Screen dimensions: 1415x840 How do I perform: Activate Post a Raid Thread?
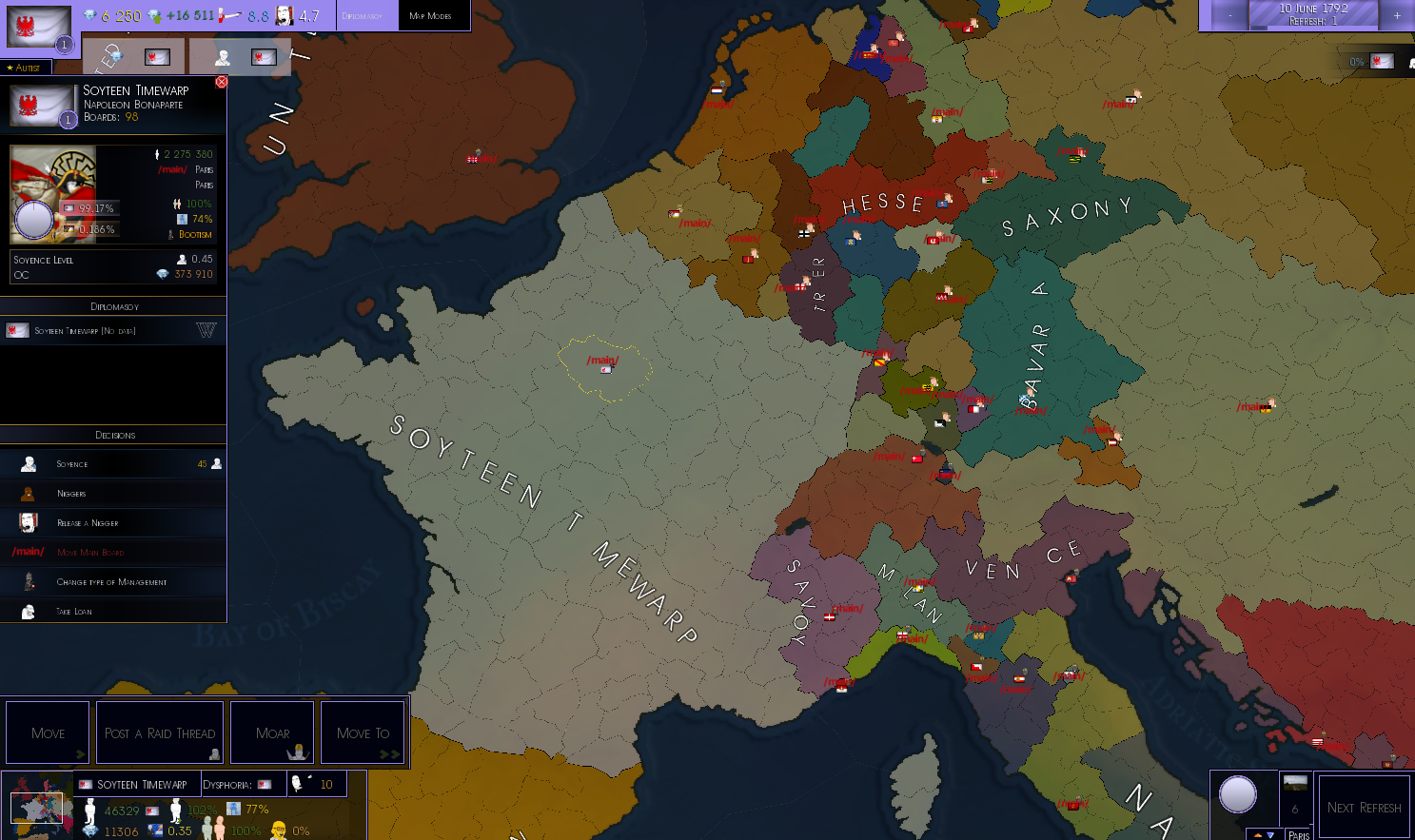160,733
